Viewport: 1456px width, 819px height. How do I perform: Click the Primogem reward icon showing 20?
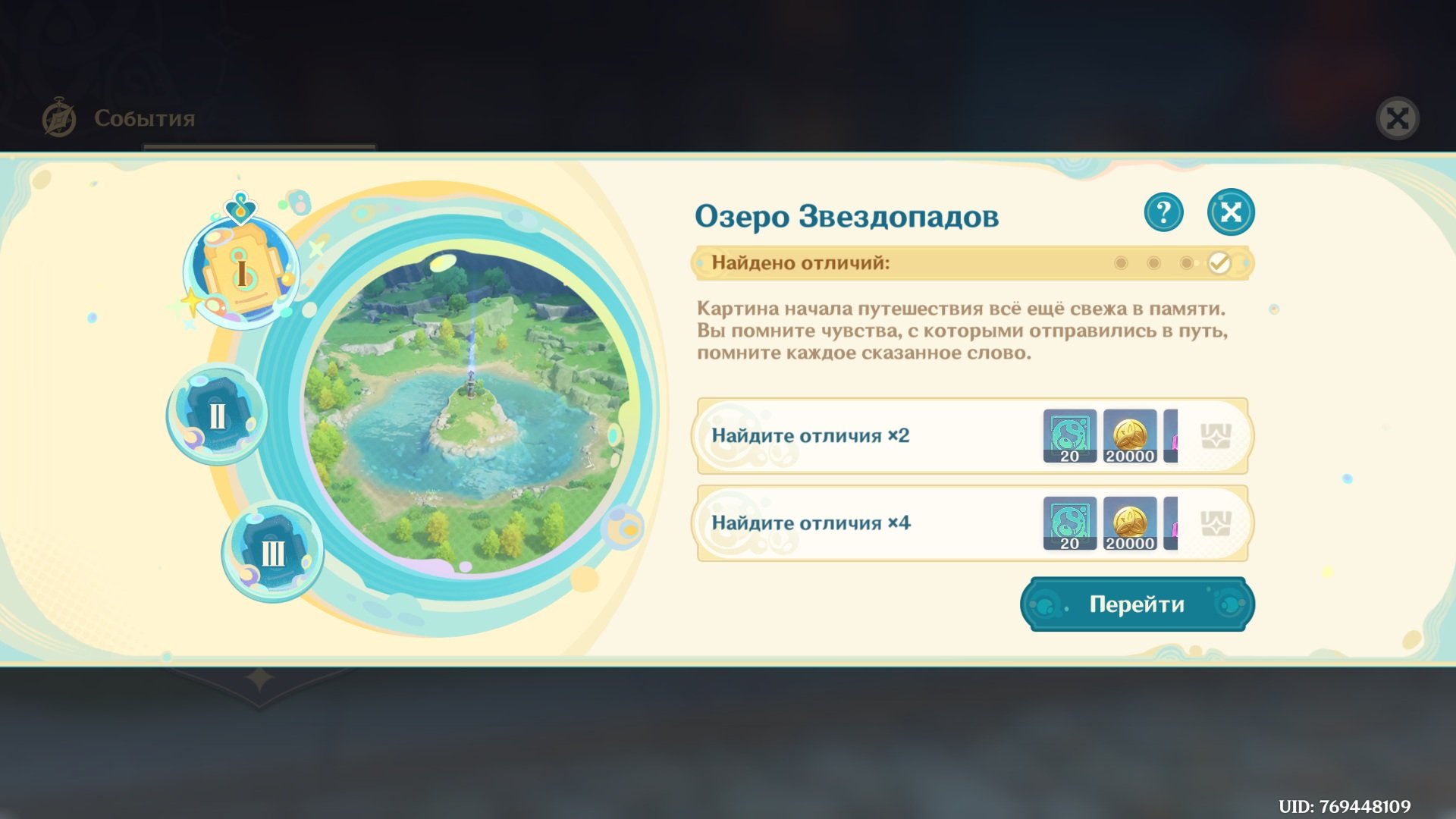[1070, 436]
